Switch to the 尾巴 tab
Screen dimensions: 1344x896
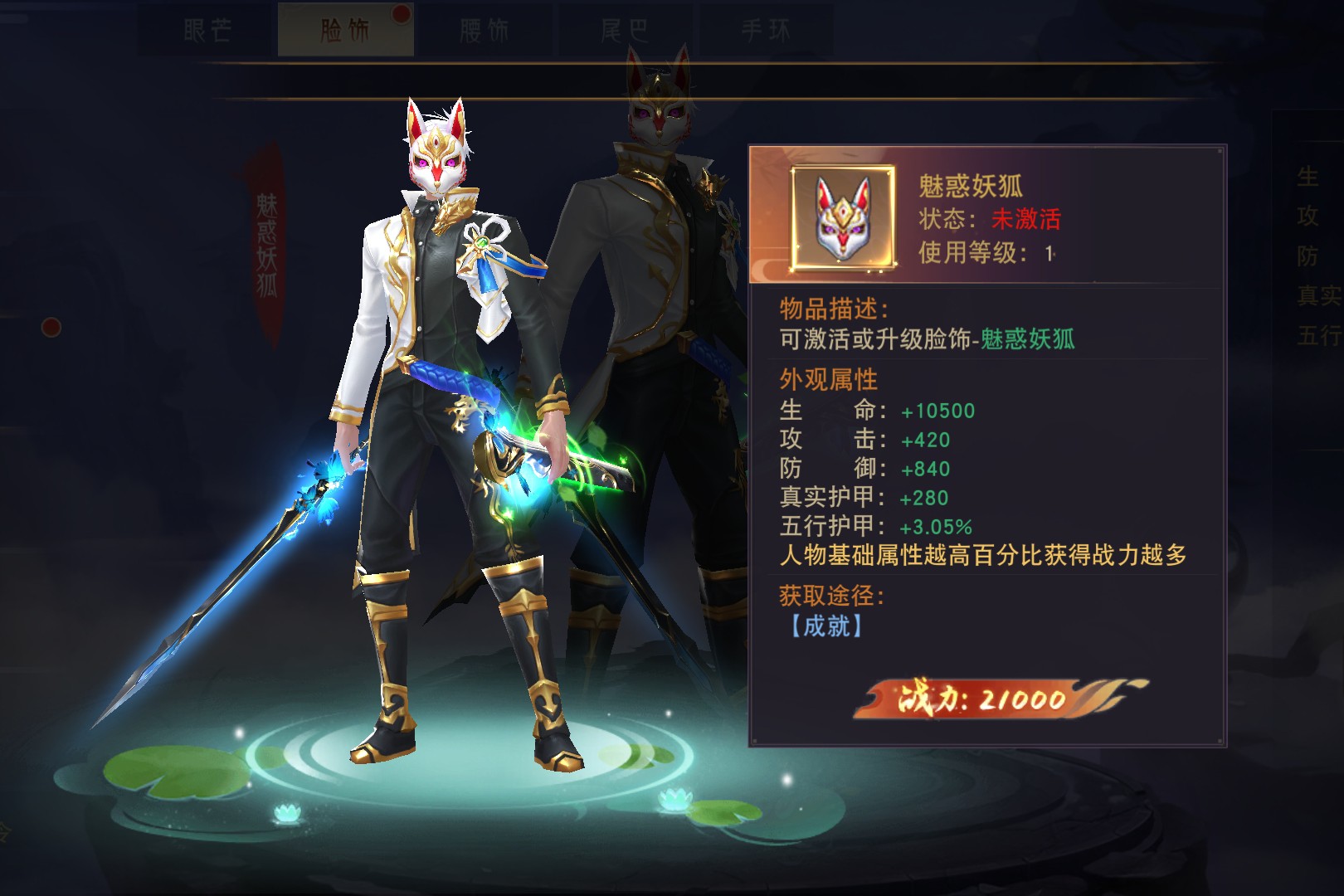(x=625, y=31)
